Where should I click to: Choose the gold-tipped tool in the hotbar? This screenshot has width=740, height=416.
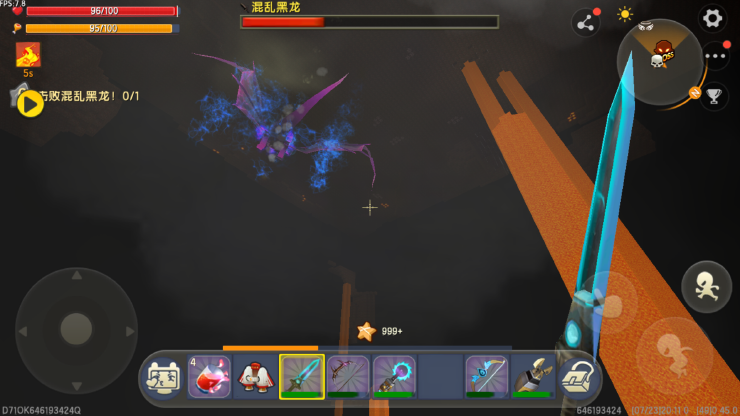[x=533, y=377]
